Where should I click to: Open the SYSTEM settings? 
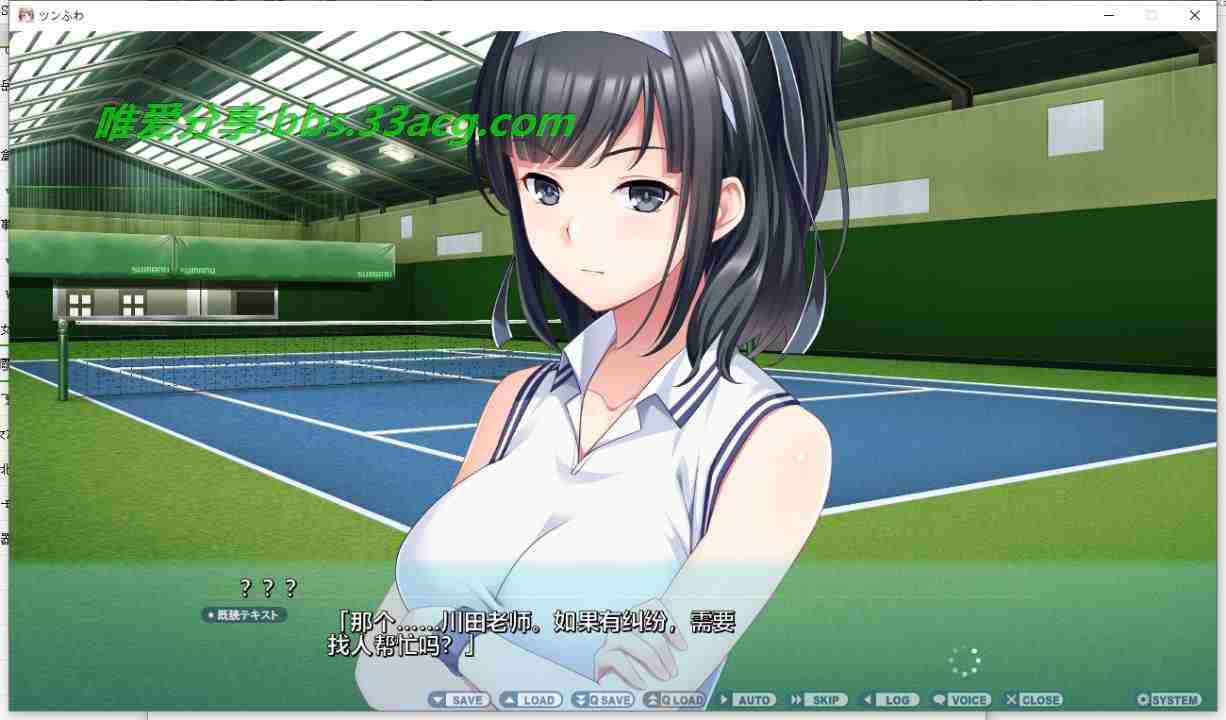click(x=1168, y=700)
